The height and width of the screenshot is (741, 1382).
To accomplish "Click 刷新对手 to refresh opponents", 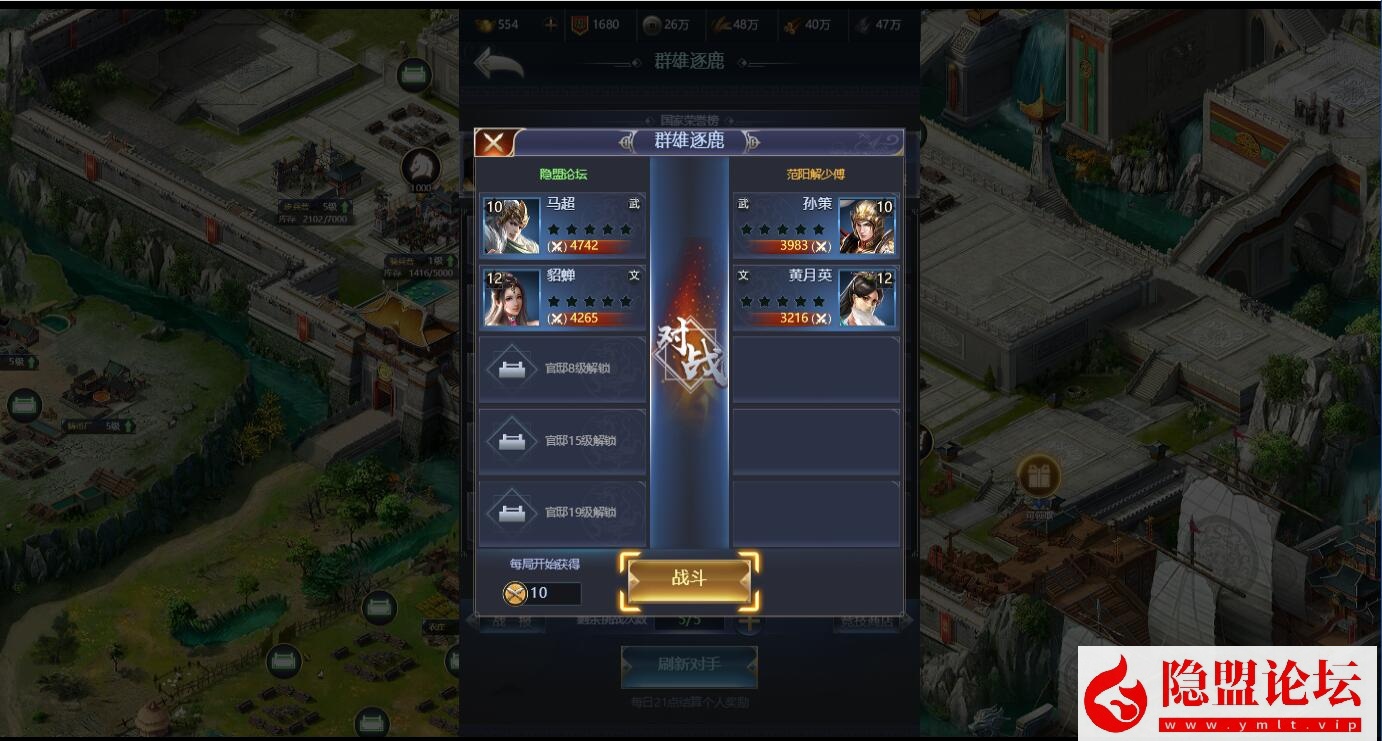I will [x=689, y=667].
